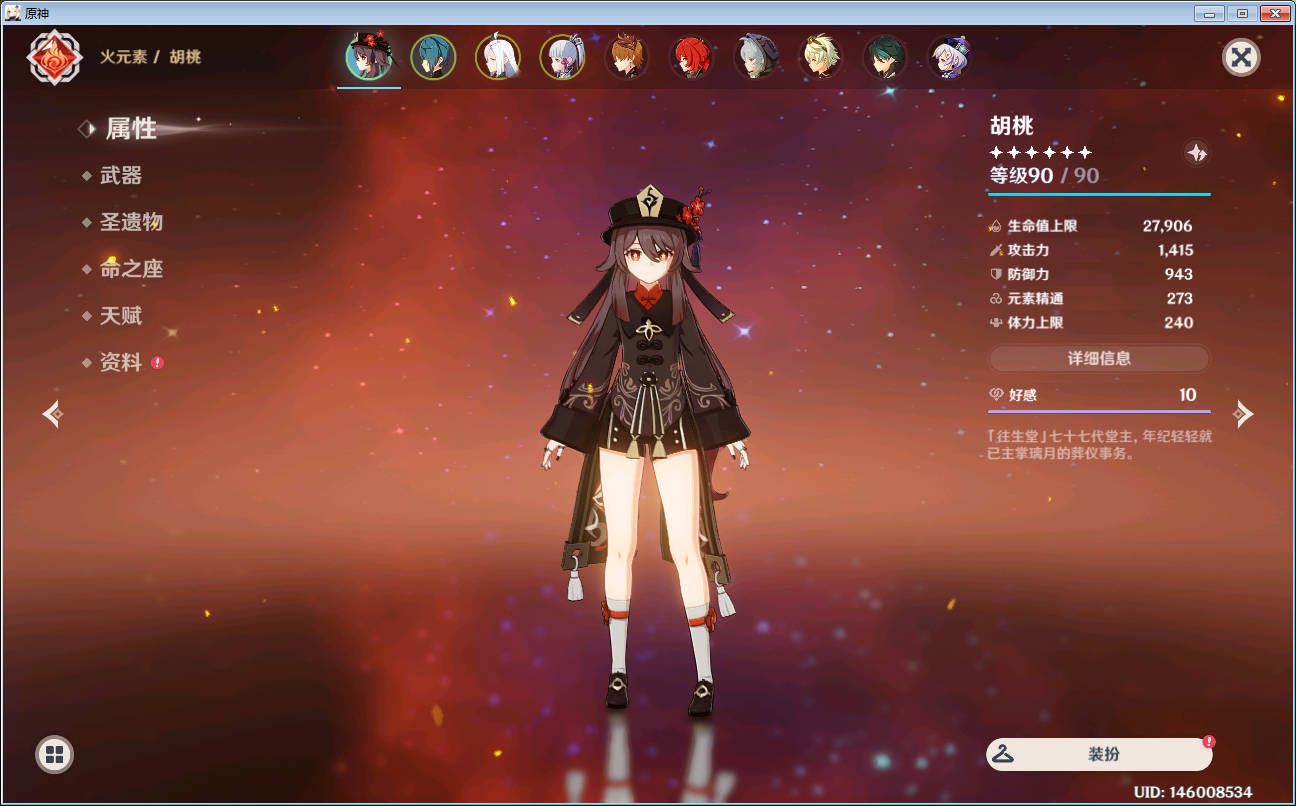
Task: Open the four-square grid button
Action: (54, 754)
